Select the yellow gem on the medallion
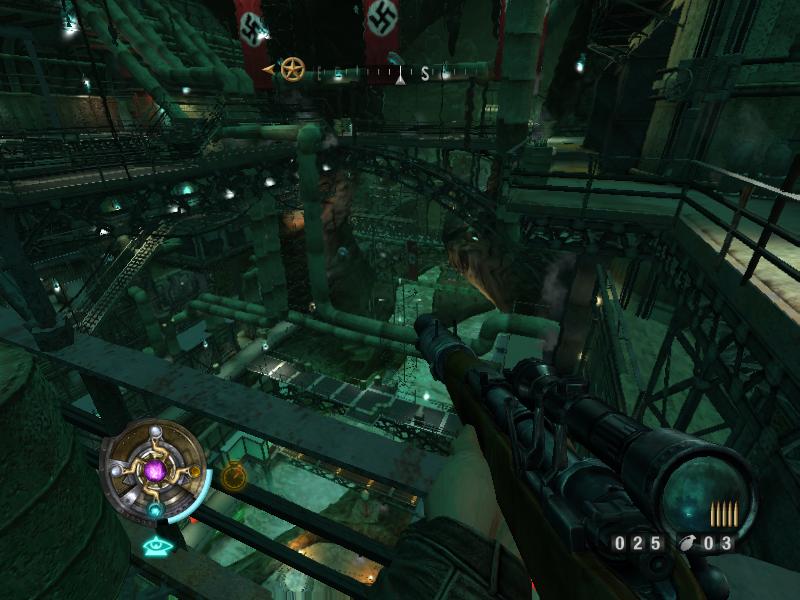Screen dimensions: 800x600 [195, 472]
